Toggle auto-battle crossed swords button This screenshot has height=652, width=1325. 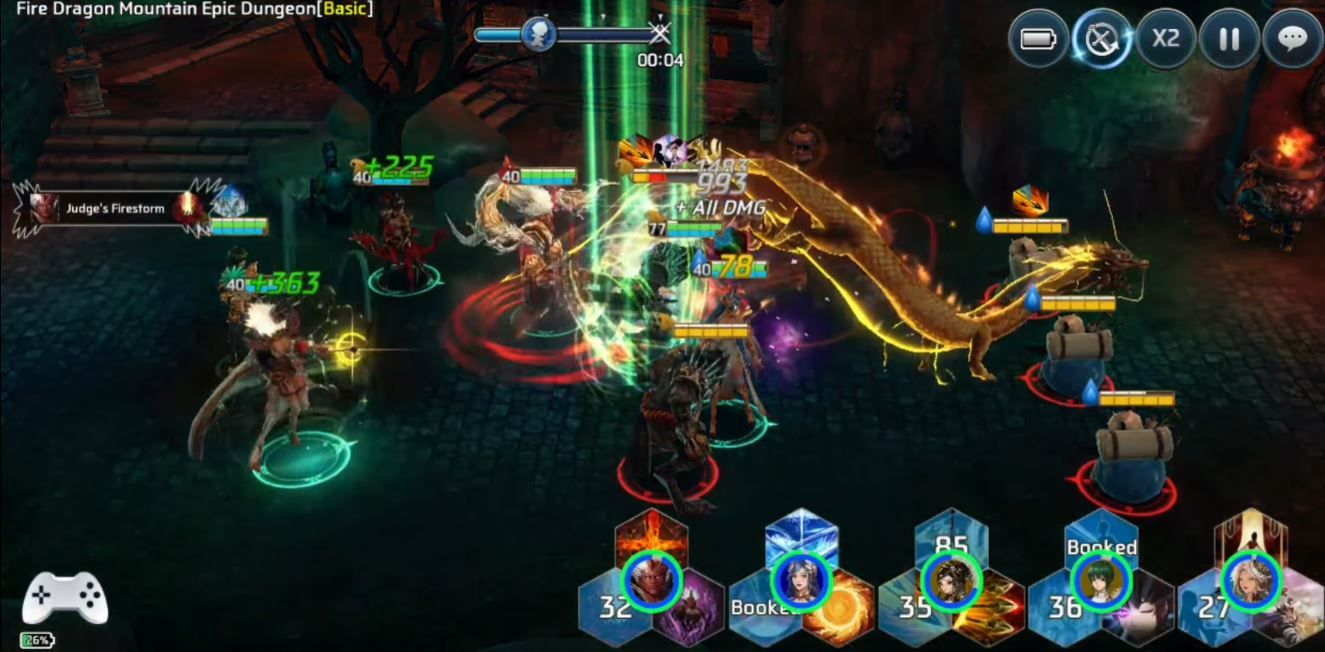pos(1102,40)
